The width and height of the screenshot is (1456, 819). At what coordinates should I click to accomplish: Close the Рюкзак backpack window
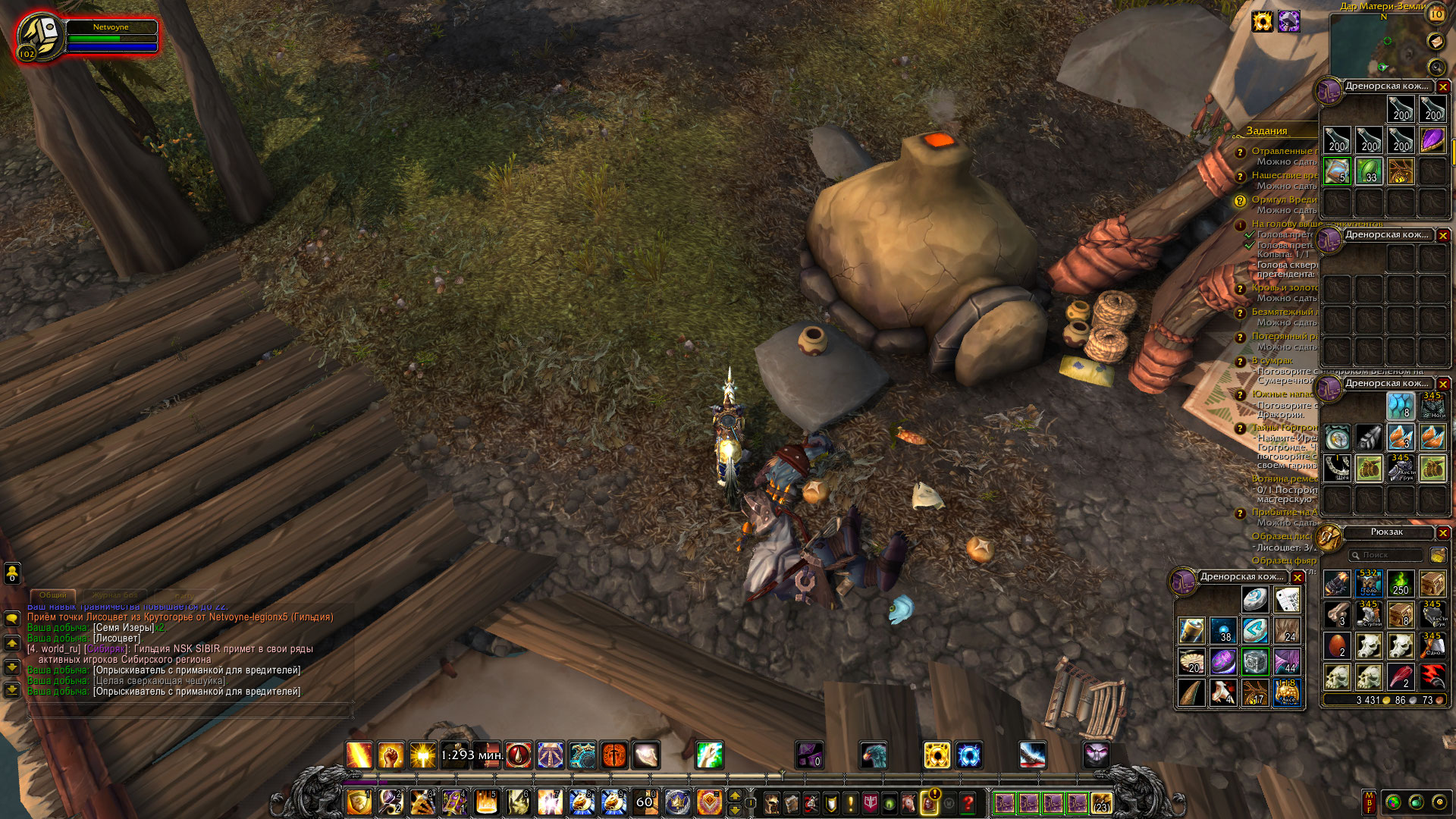click(1443, 533)
